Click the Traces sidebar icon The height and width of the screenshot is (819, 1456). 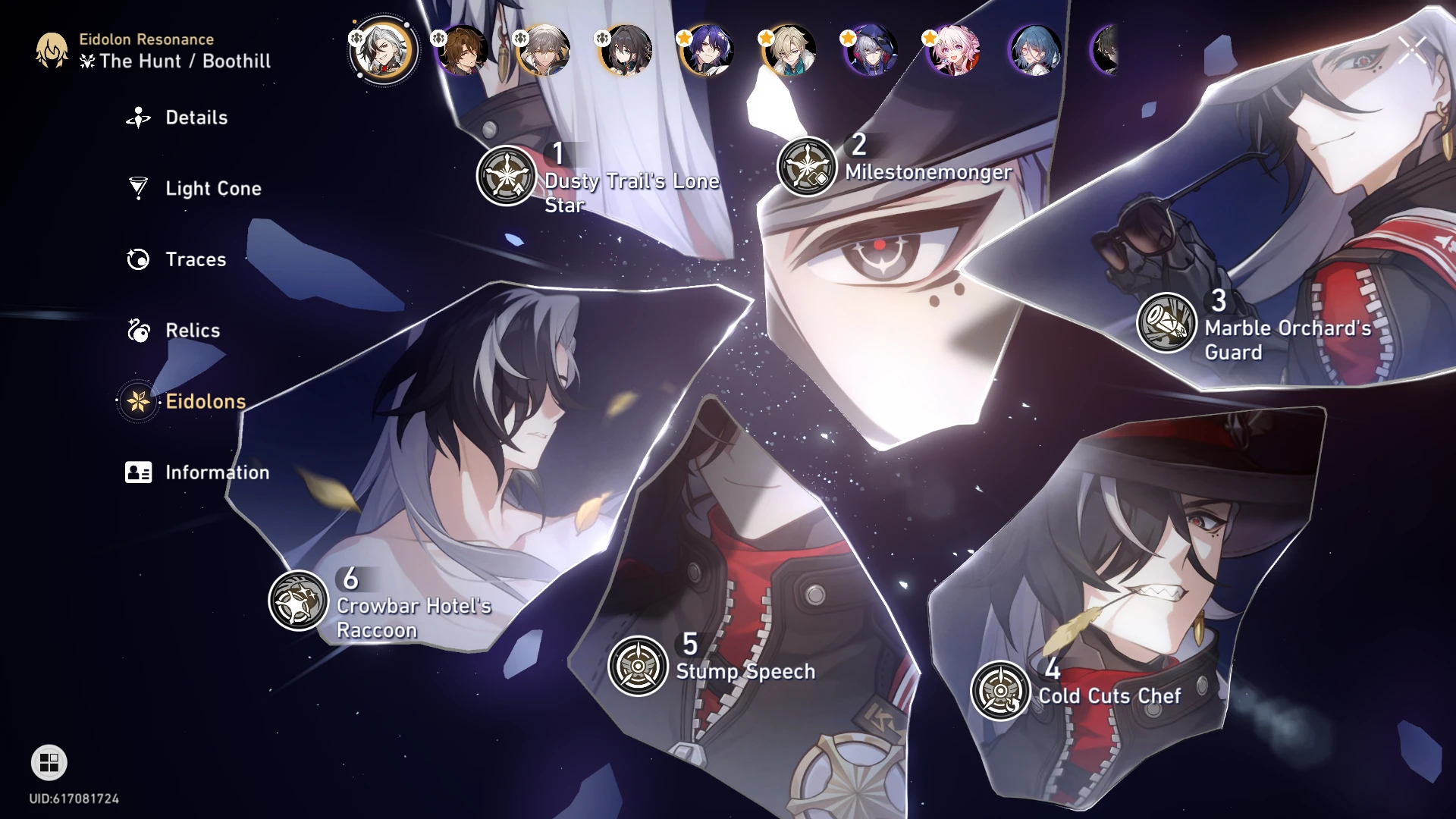pyautogui.click(x=137, y=259)
